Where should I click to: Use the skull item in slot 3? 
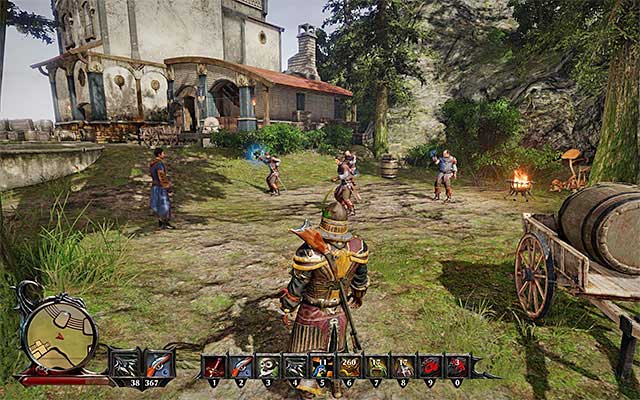[268, 366]
